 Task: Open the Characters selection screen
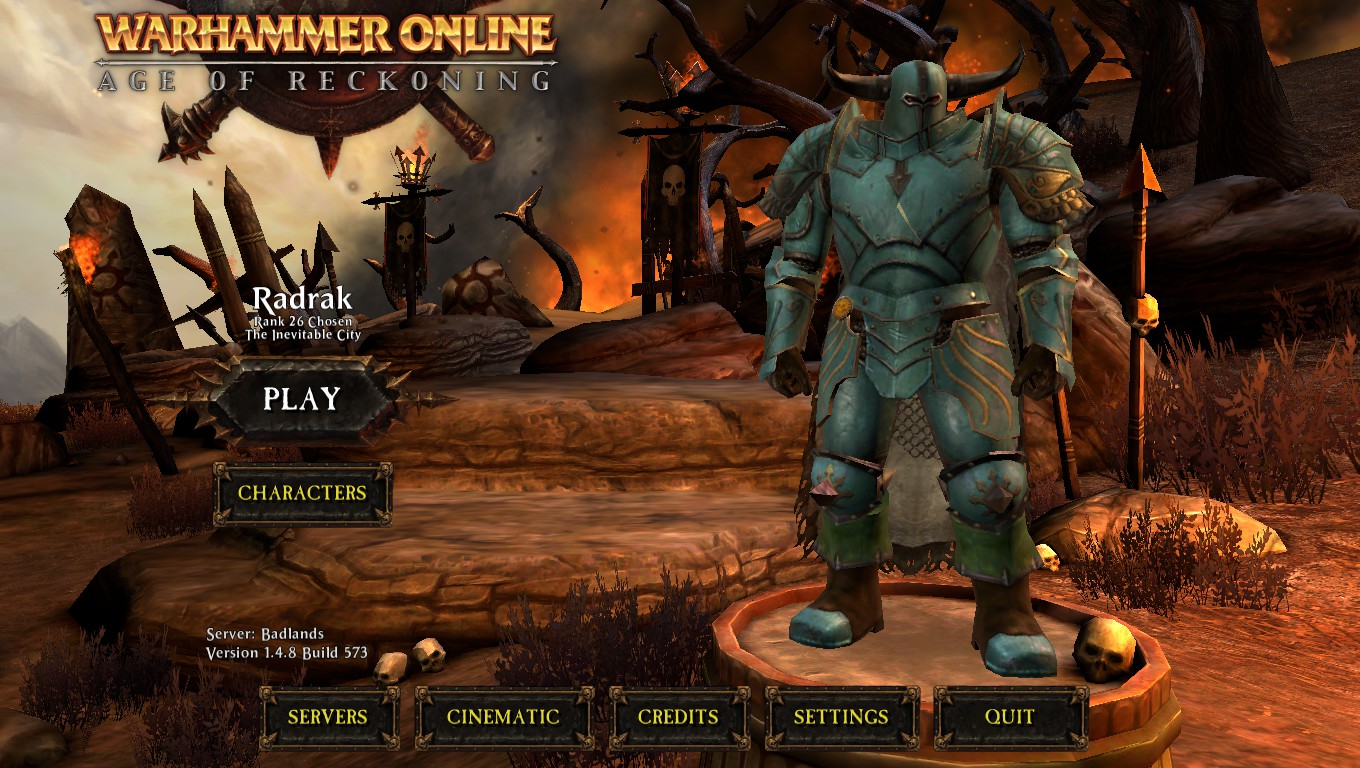coord(302,493)
